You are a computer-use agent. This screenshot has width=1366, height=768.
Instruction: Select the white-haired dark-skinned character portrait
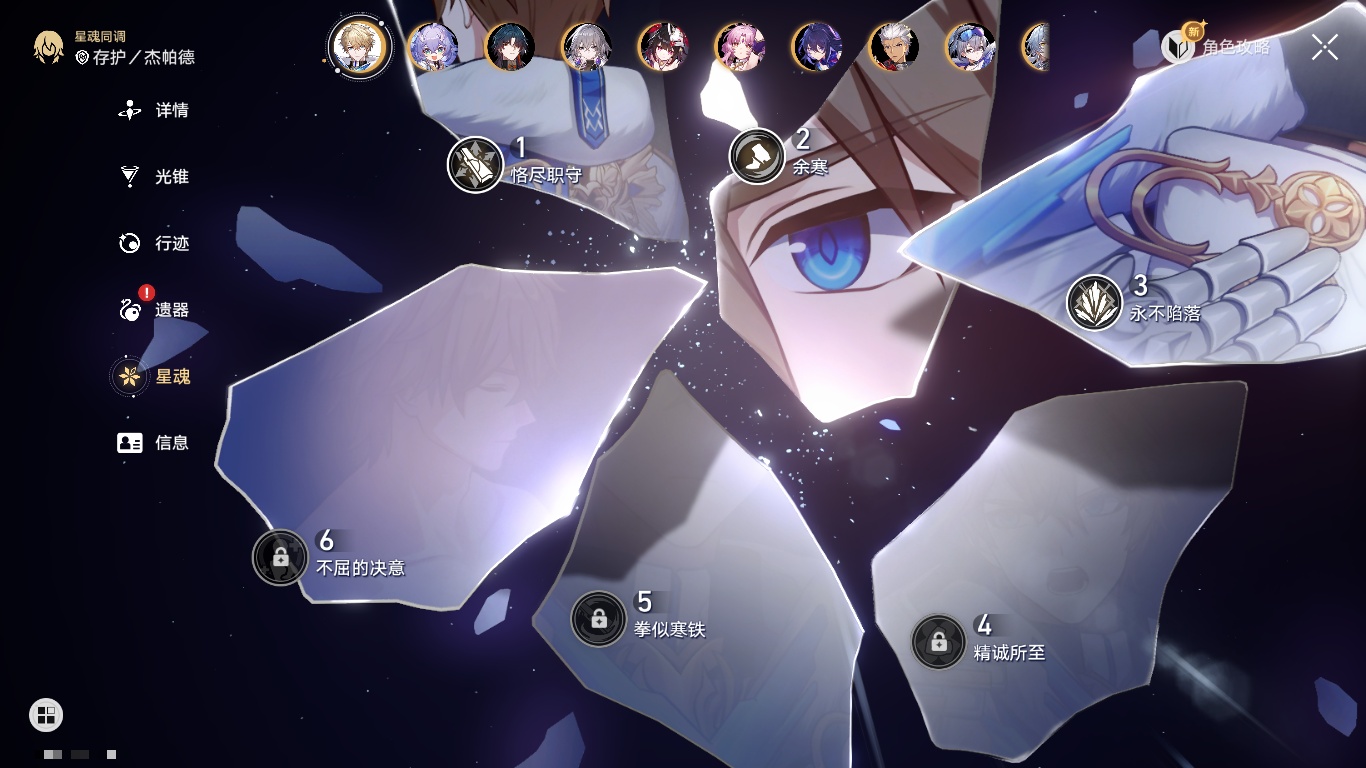894,47
